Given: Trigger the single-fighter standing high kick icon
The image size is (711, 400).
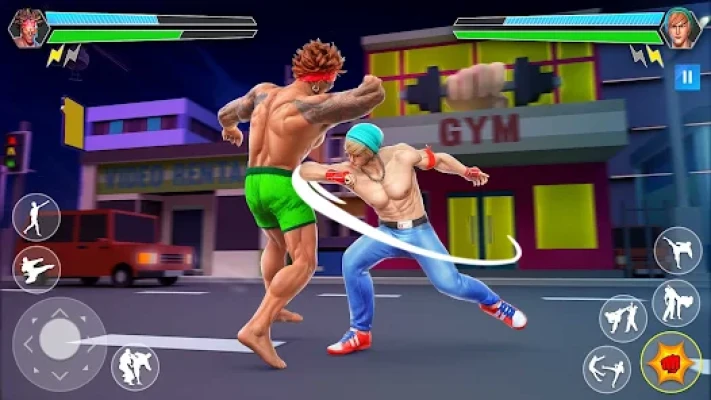Looking at the screenshot, I should pos(677,250).
